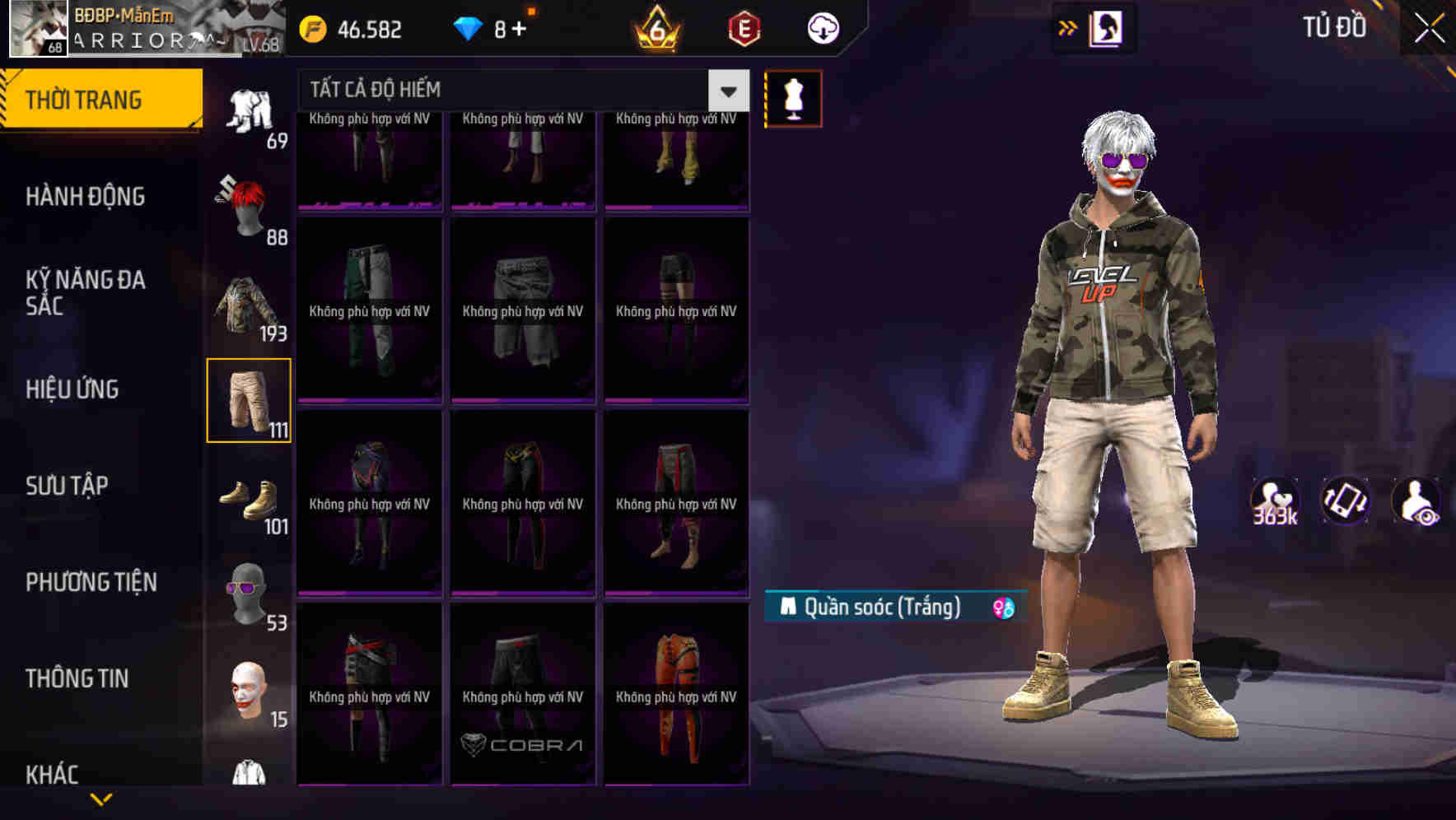Open the level 6 crown rank icon
This screenshot has height=820, width=1456.
click(653, 28)
